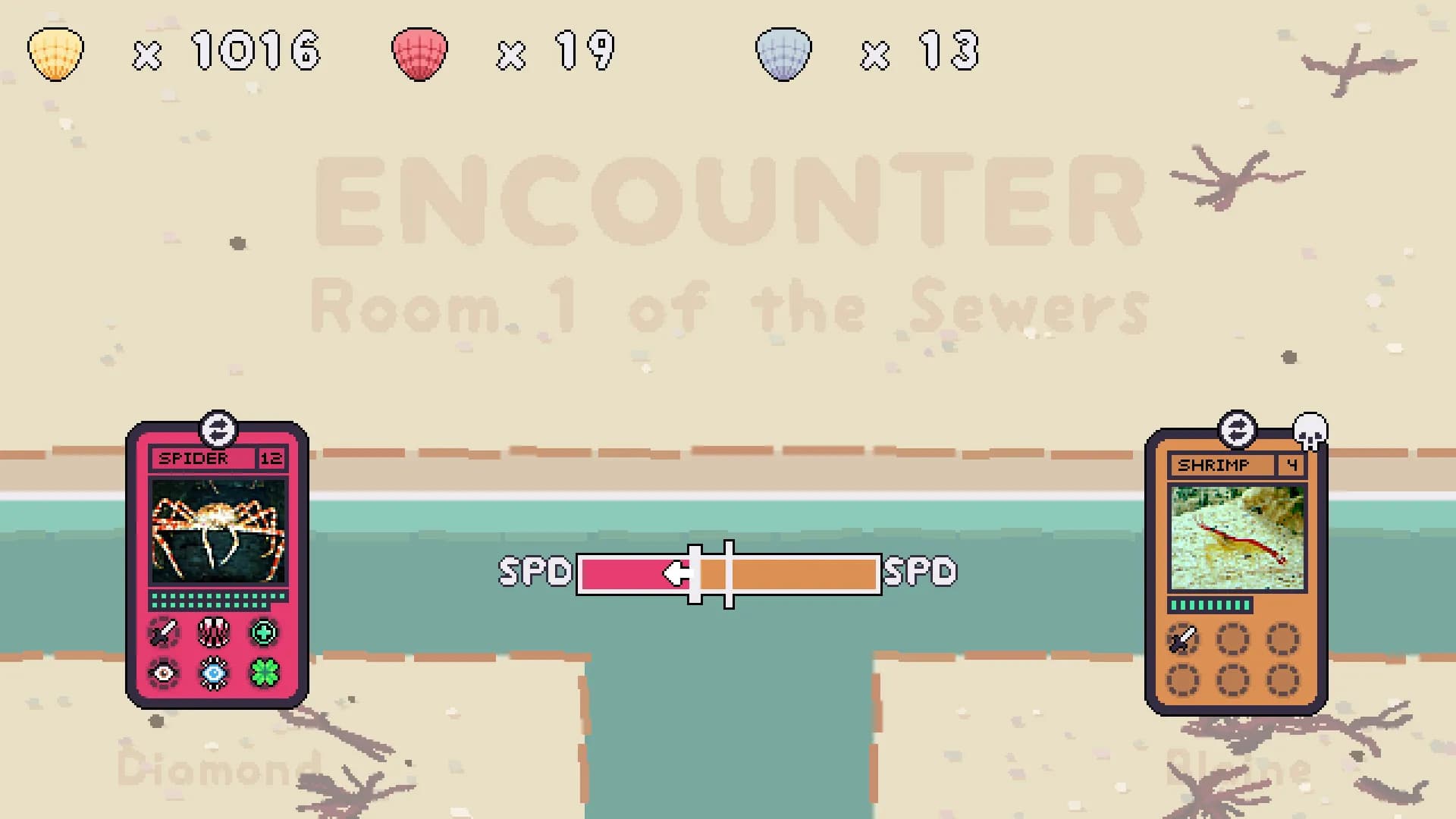
Task: Select the sword icon on the Shrimp card
Action: click(1183, 639)
